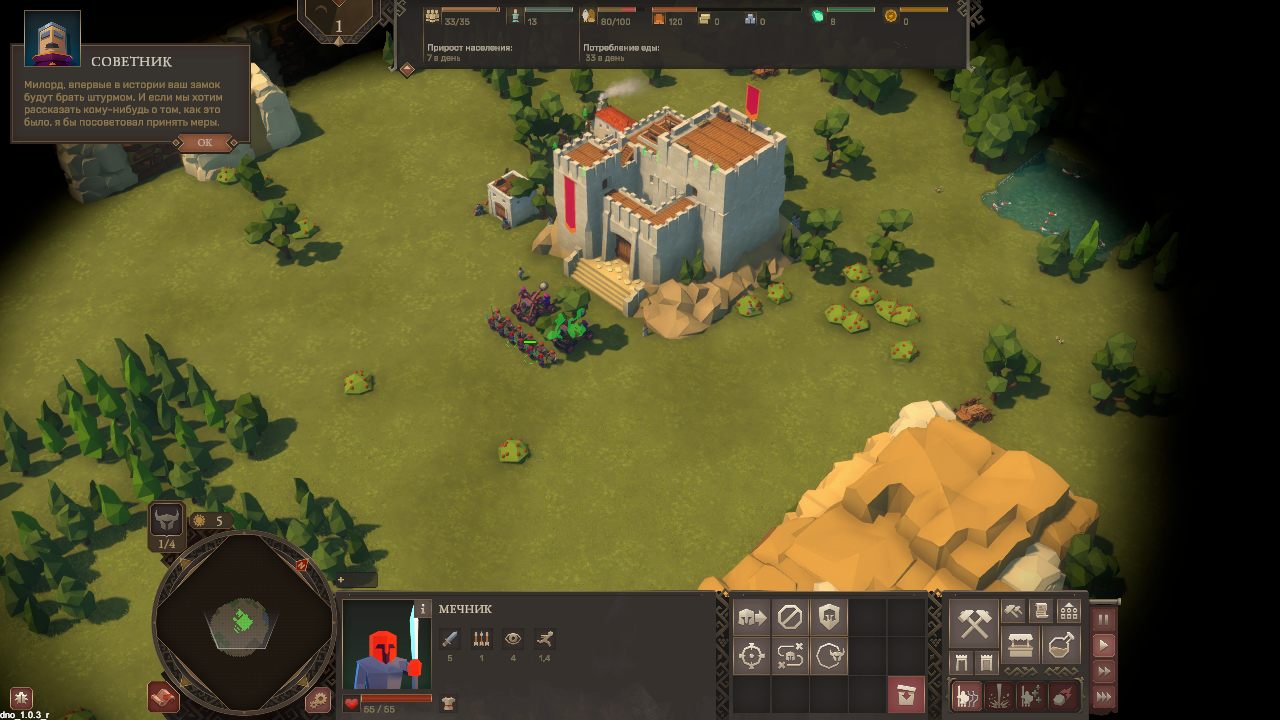Set game speed to normal play
Viewport: 1280px width, 720px height.
coord(1104,646)
